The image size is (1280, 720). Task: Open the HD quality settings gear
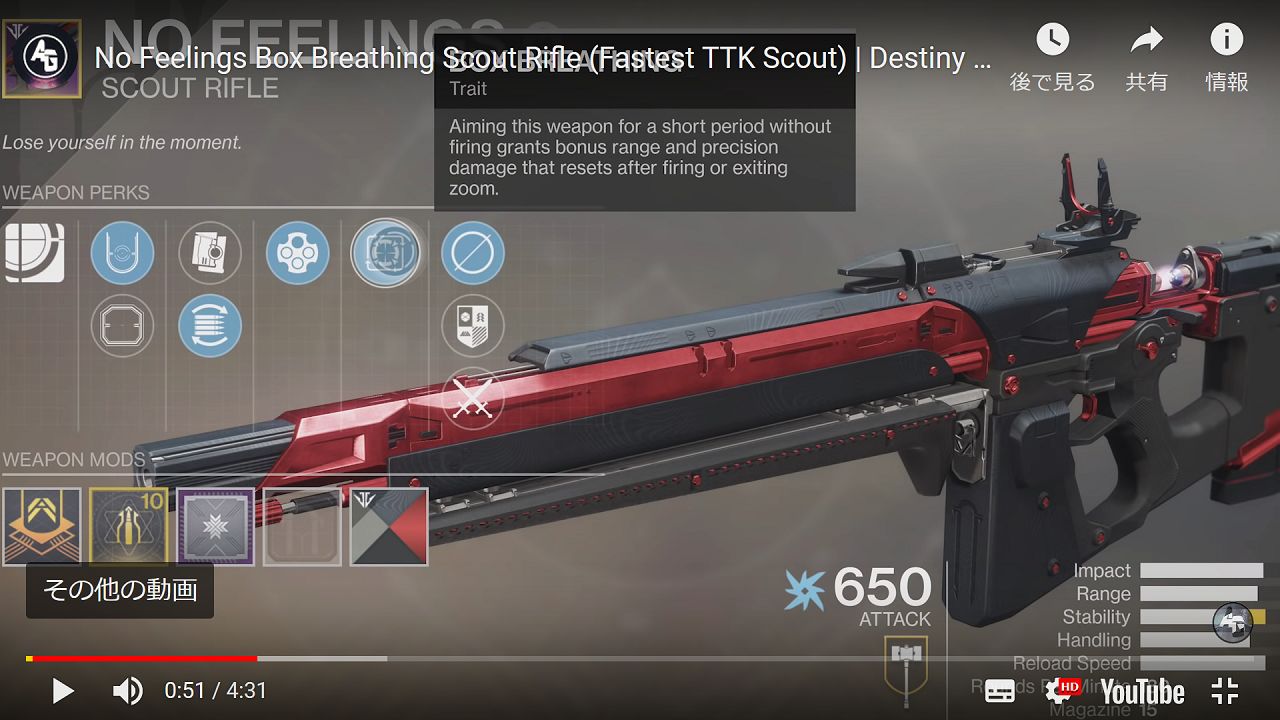(x=1061, y=691)
